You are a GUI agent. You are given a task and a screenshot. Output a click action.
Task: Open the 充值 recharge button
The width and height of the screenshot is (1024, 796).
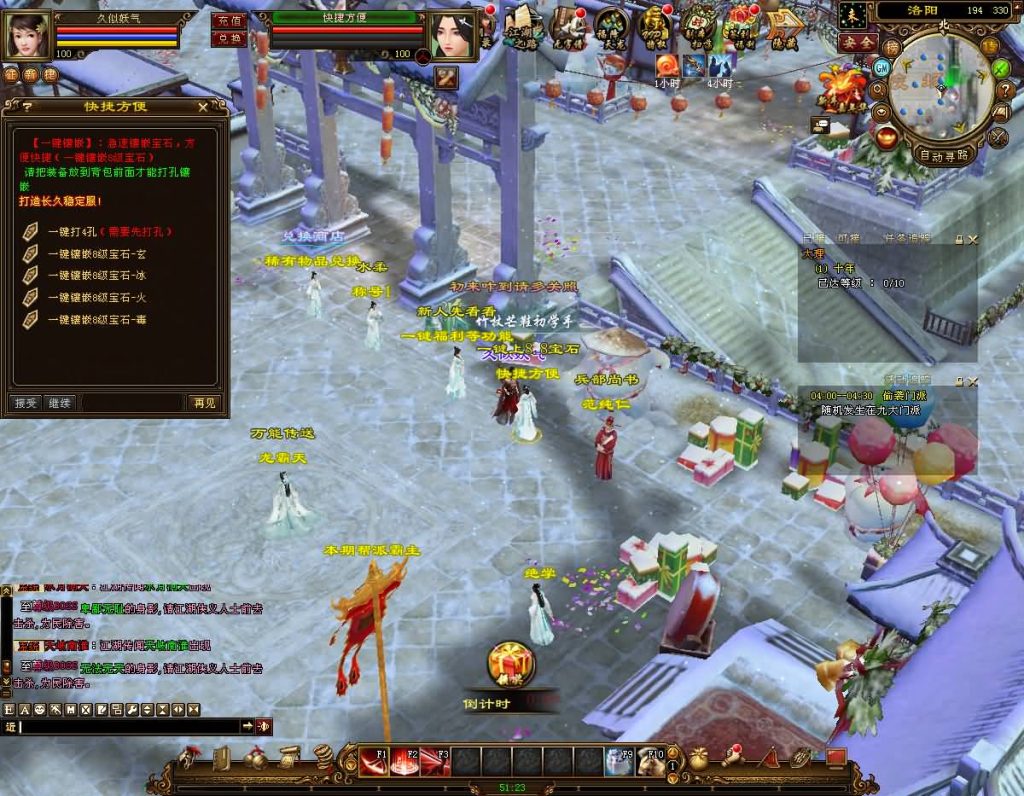pyautogui.click(x=229, y=21)
